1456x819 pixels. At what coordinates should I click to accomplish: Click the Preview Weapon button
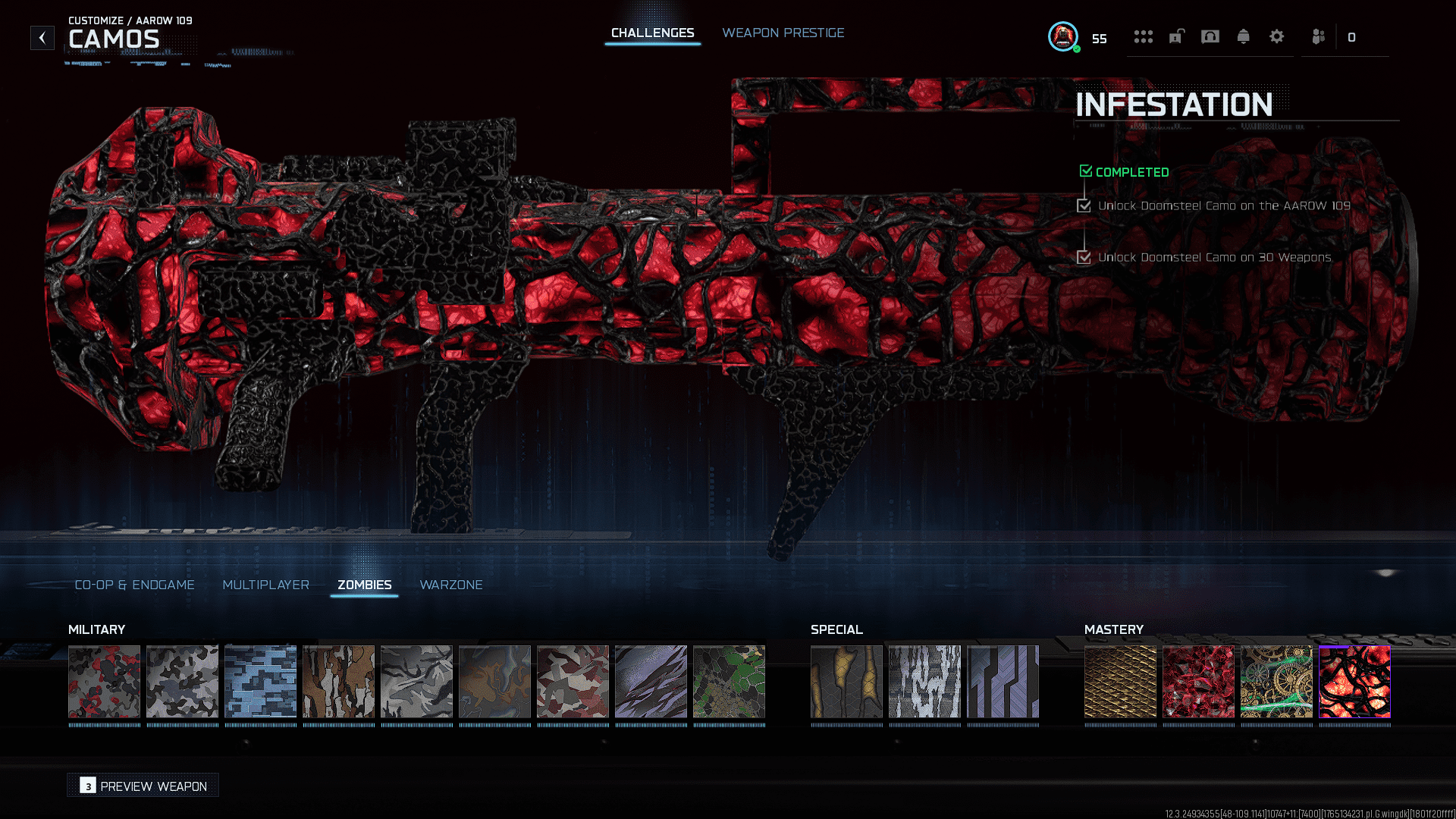(x=143, y=786)
